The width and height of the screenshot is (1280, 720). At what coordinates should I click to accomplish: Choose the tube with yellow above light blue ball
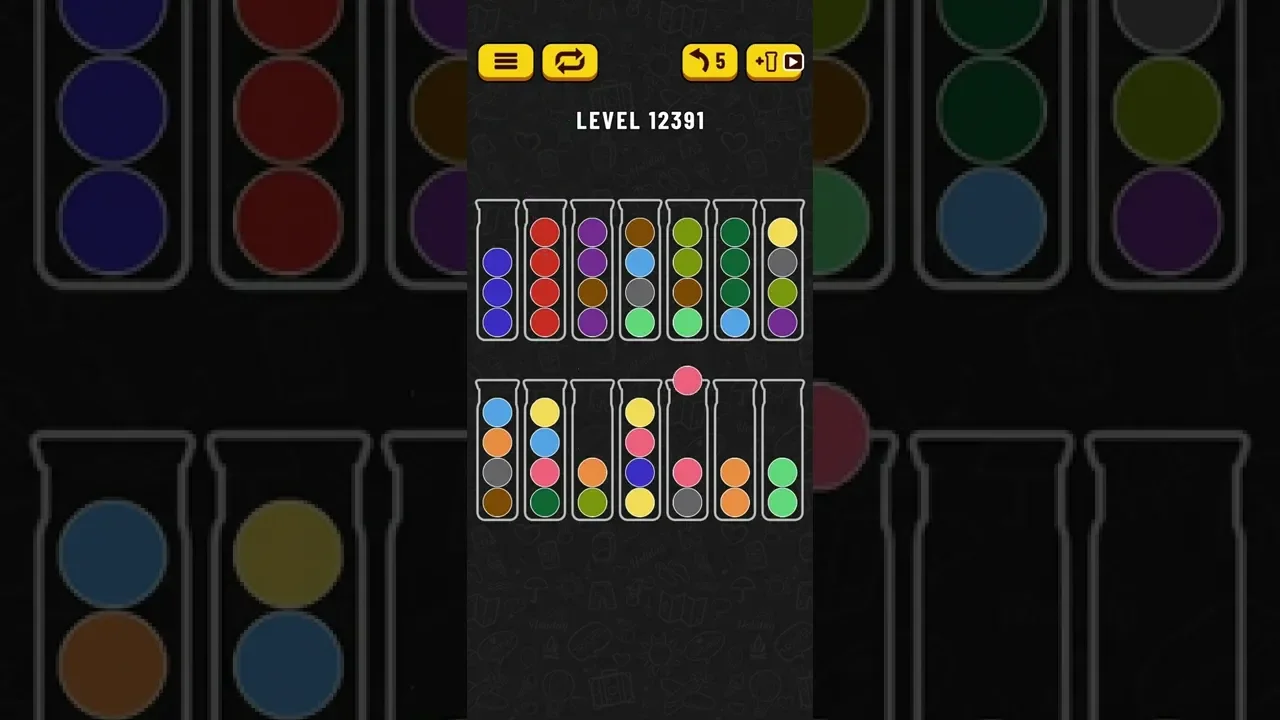544,455
